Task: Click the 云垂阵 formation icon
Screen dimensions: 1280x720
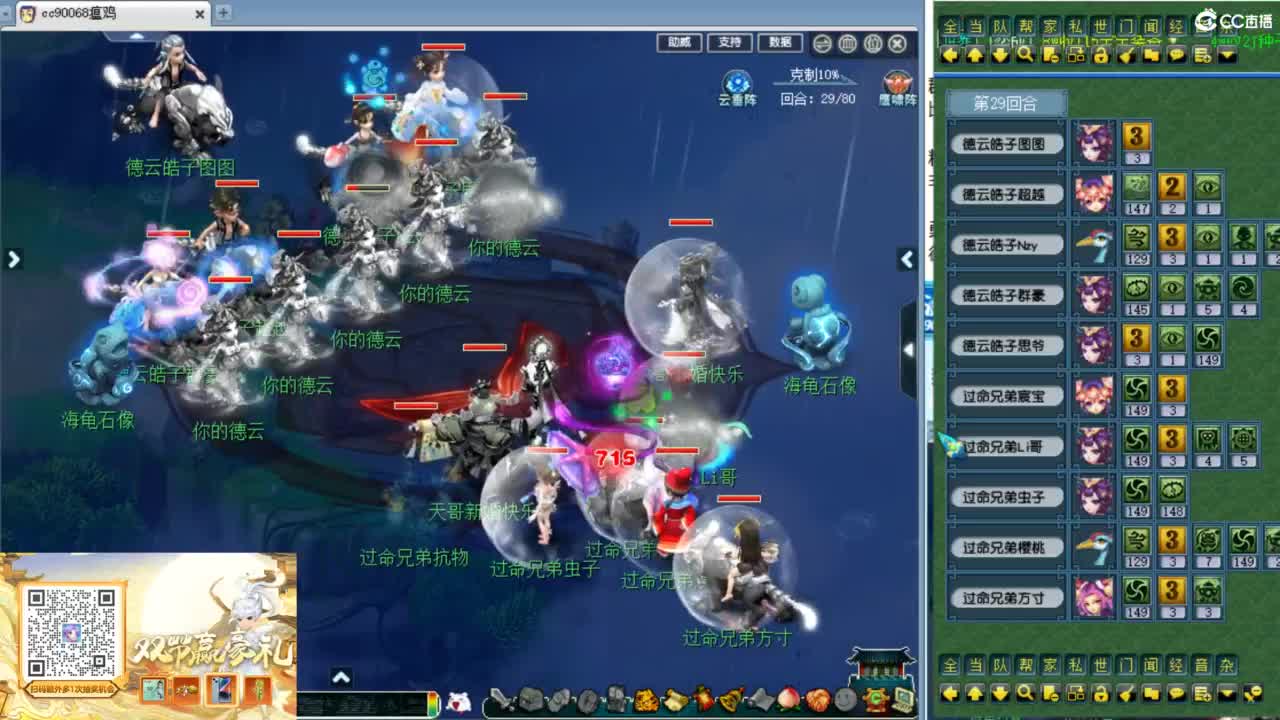Action: (x=737, y=83)
